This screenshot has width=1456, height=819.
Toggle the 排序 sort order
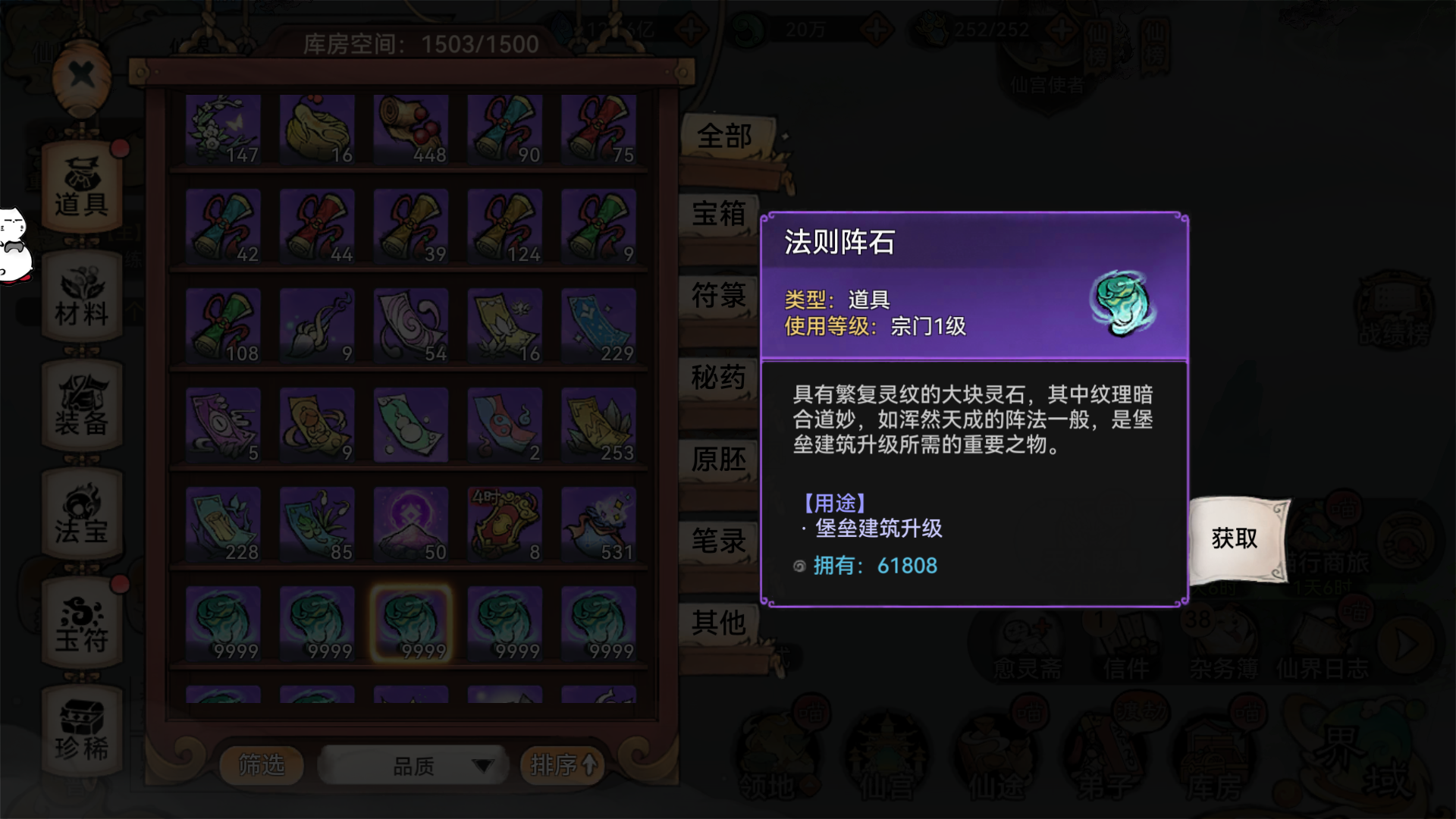tap(561, 765)
